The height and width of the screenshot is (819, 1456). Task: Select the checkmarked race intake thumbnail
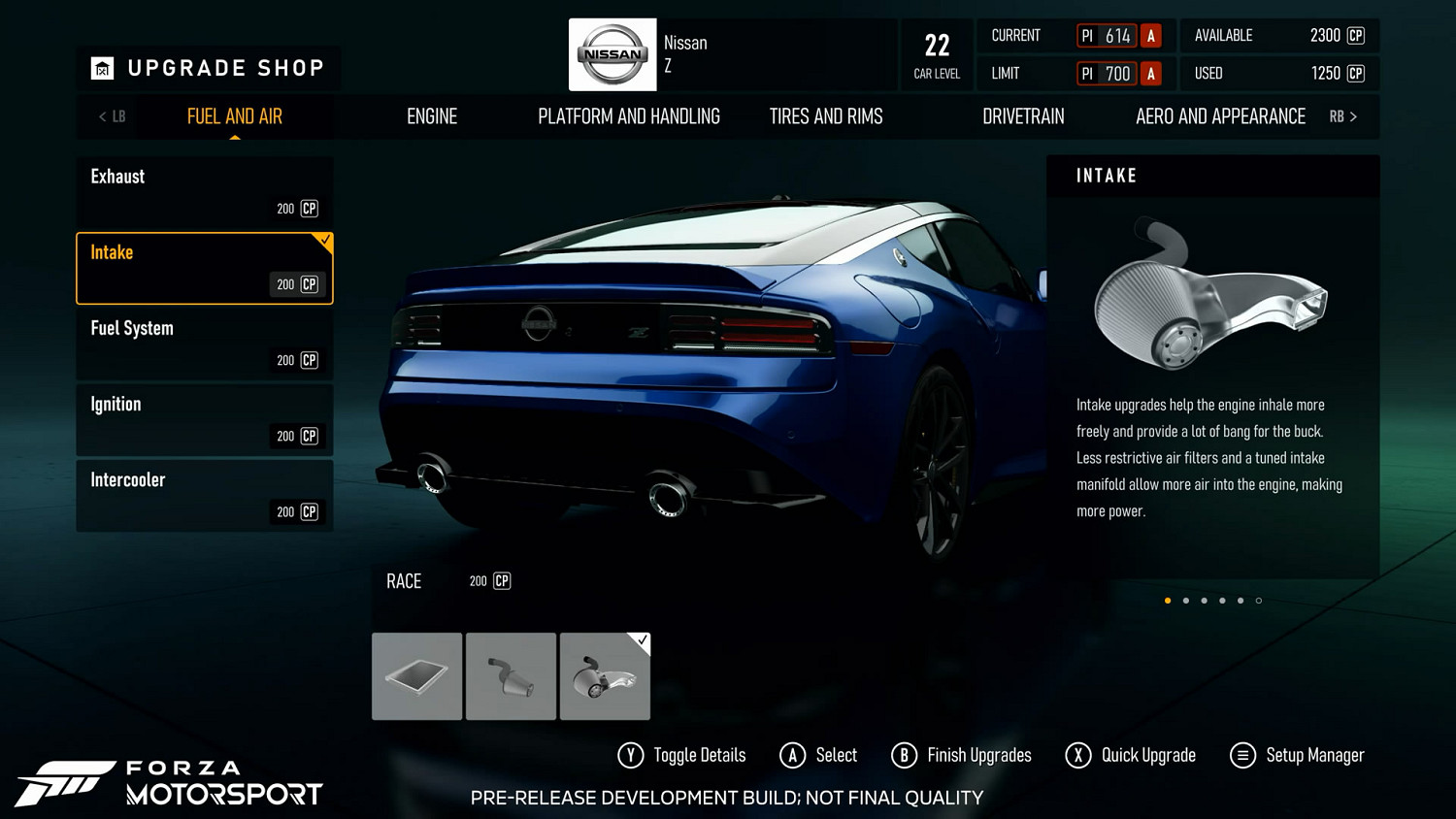(605, 676)
